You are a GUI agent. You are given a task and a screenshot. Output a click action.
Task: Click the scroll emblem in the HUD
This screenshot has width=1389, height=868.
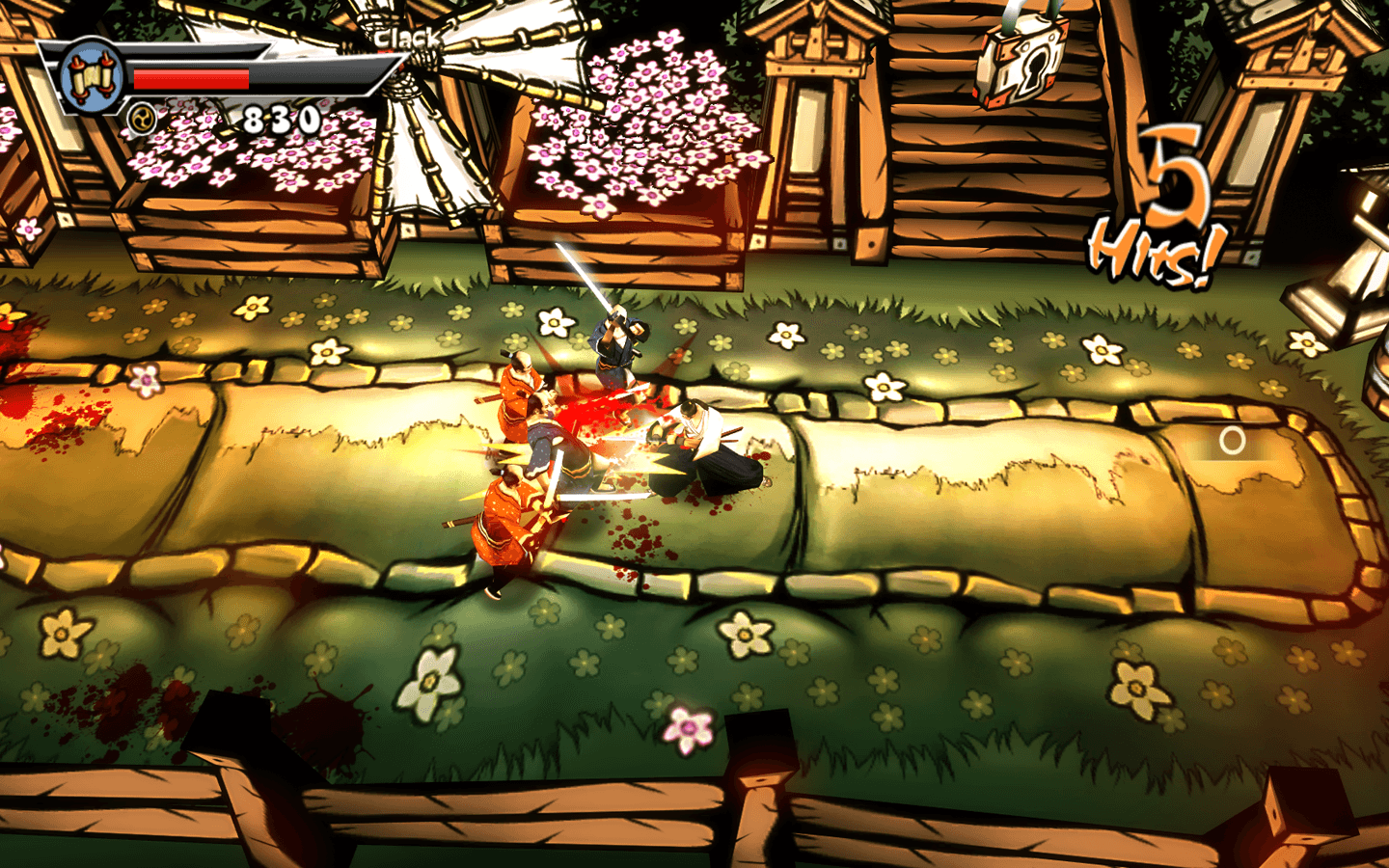coord(92,77)
